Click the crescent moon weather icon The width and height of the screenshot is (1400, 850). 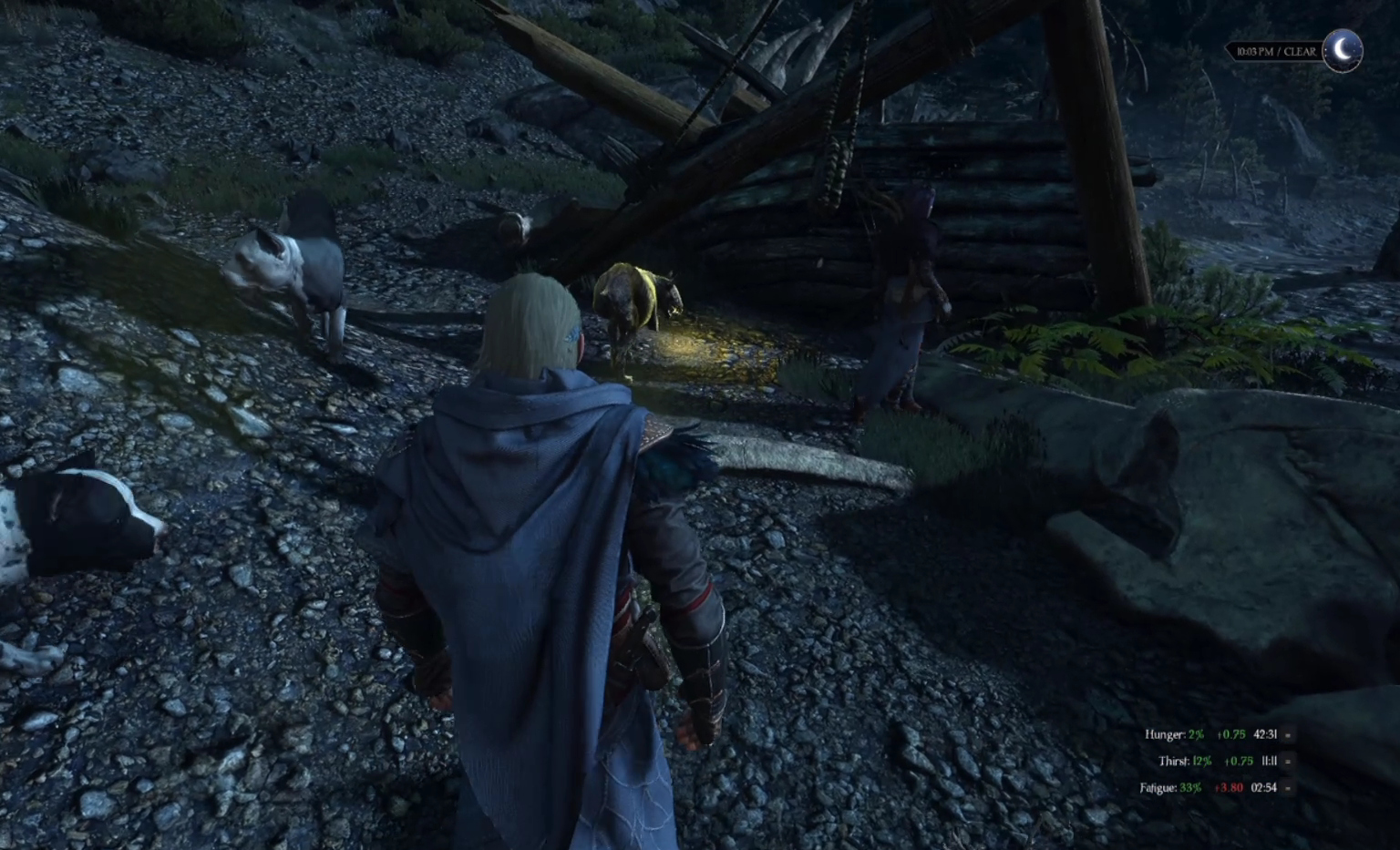(1343, 50)
